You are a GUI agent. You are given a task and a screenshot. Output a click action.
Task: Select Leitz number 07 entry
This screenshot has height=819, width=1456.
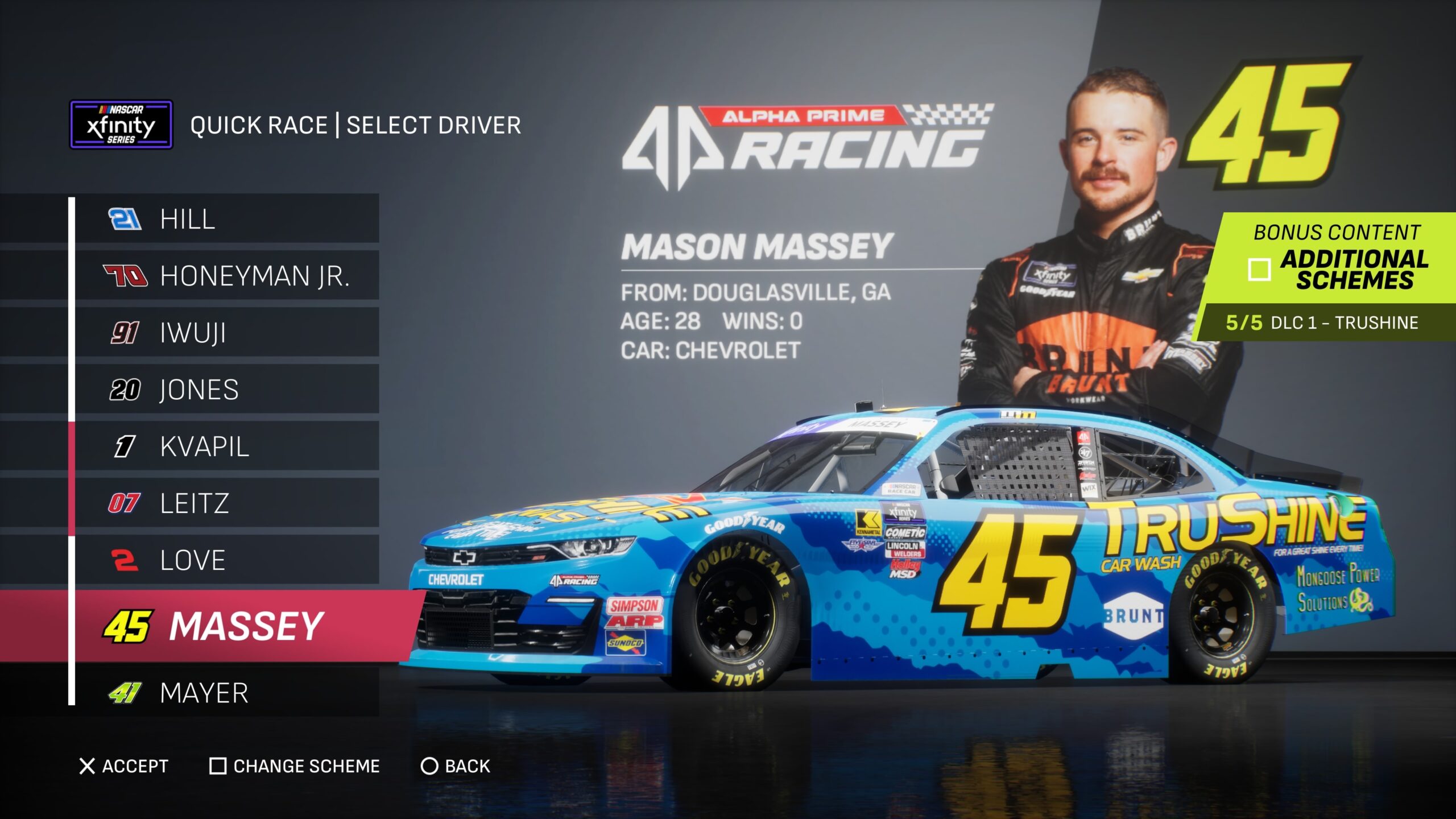226,503
